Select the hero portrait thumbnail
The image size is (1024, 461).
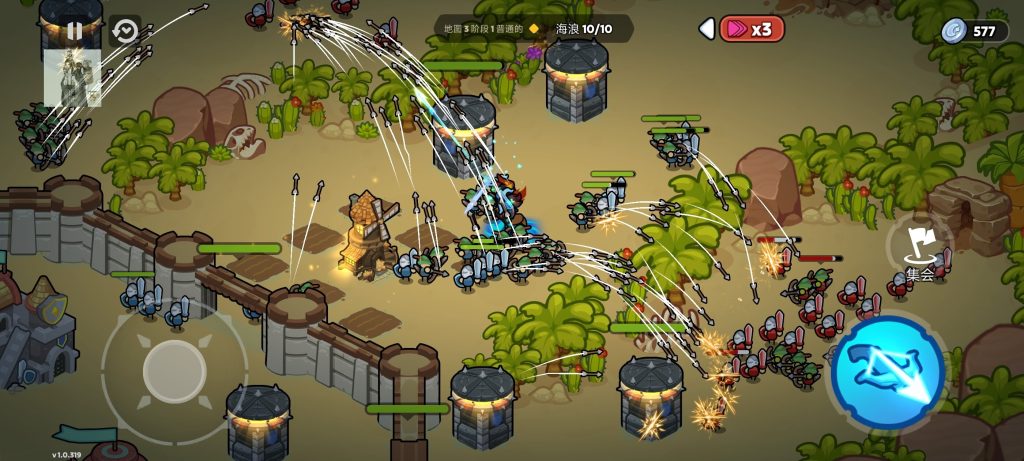coord(73,78)
